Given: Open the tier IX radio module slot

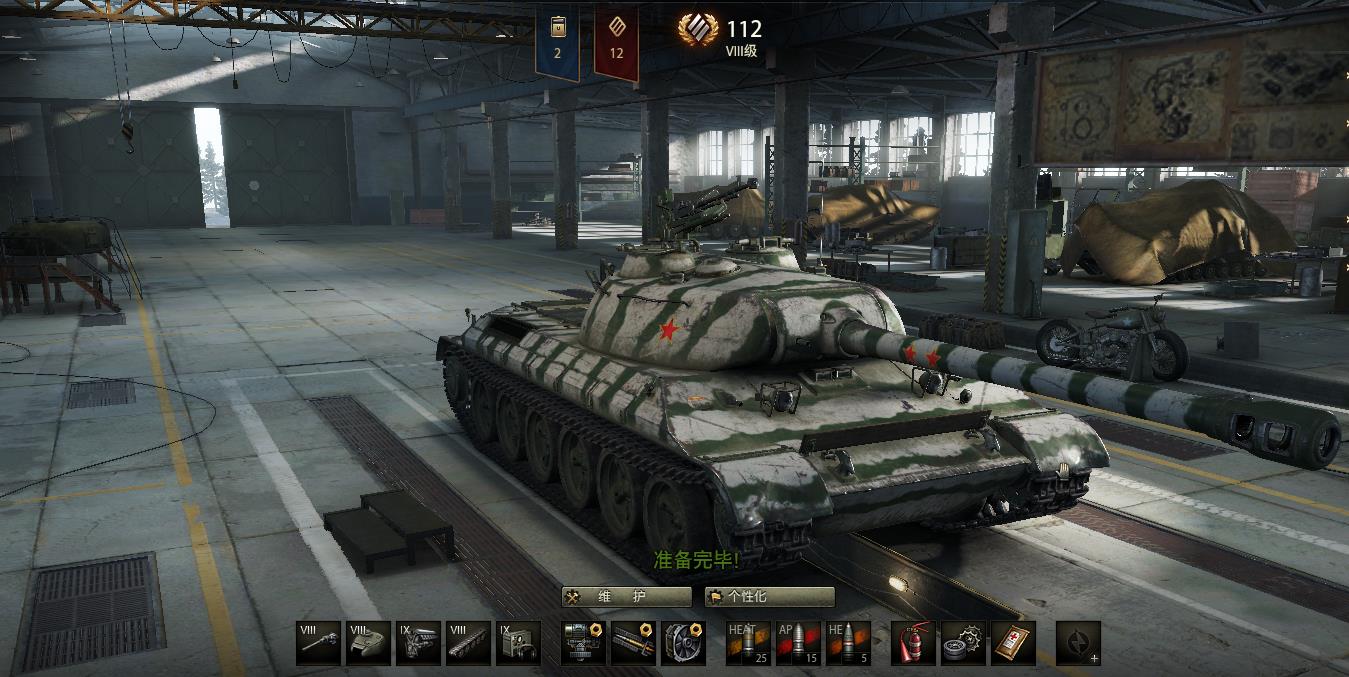Looking at the screenshot, I should (x=518, y=643).
